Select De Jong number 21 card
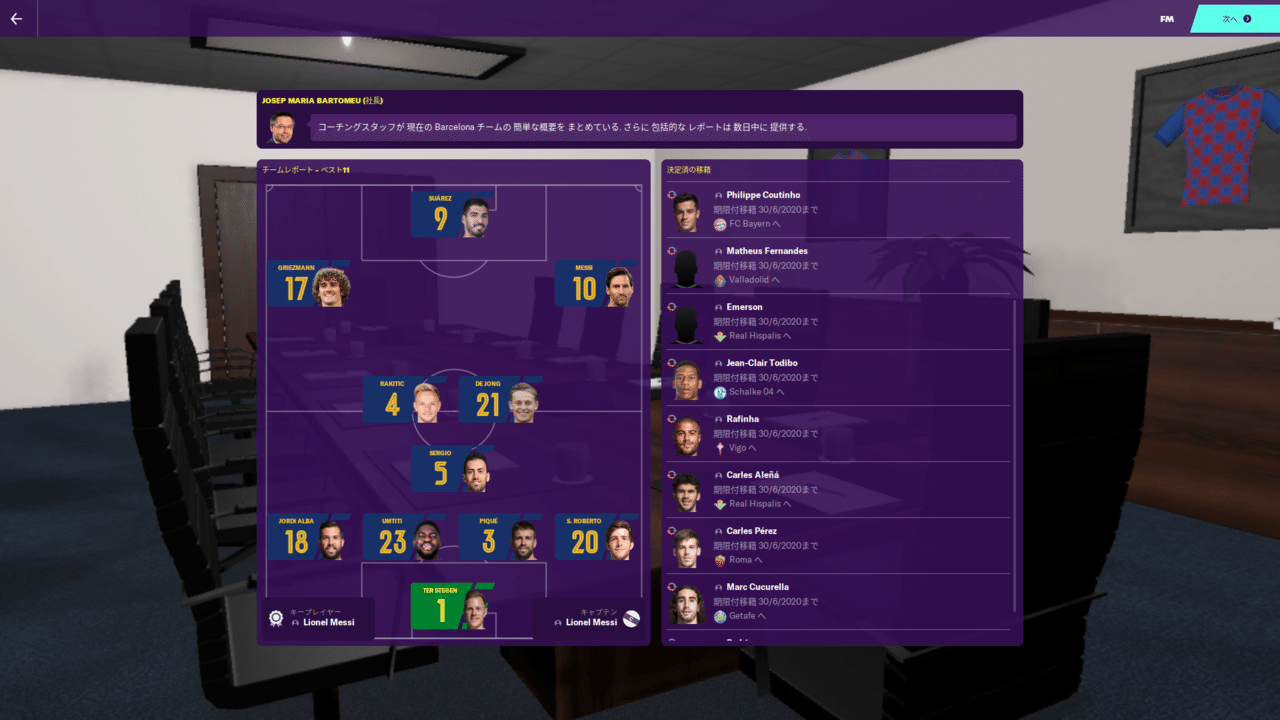This screenshot has width=1280, height=720. click(x=500, y=399)
